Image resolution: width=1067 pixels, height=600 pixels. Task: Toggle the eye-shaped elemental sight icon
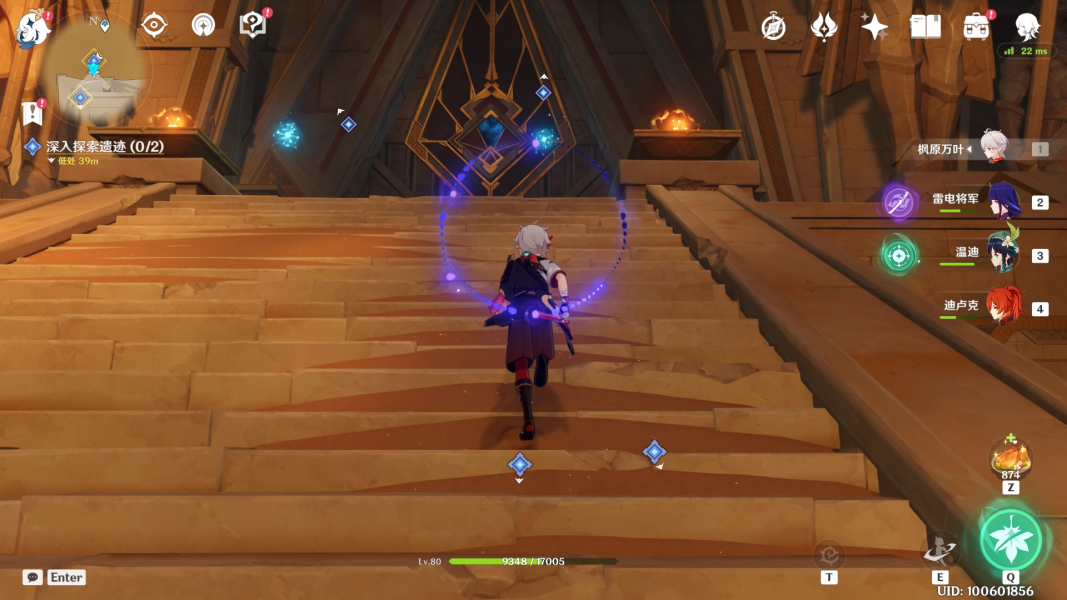(x=154, y=25)
